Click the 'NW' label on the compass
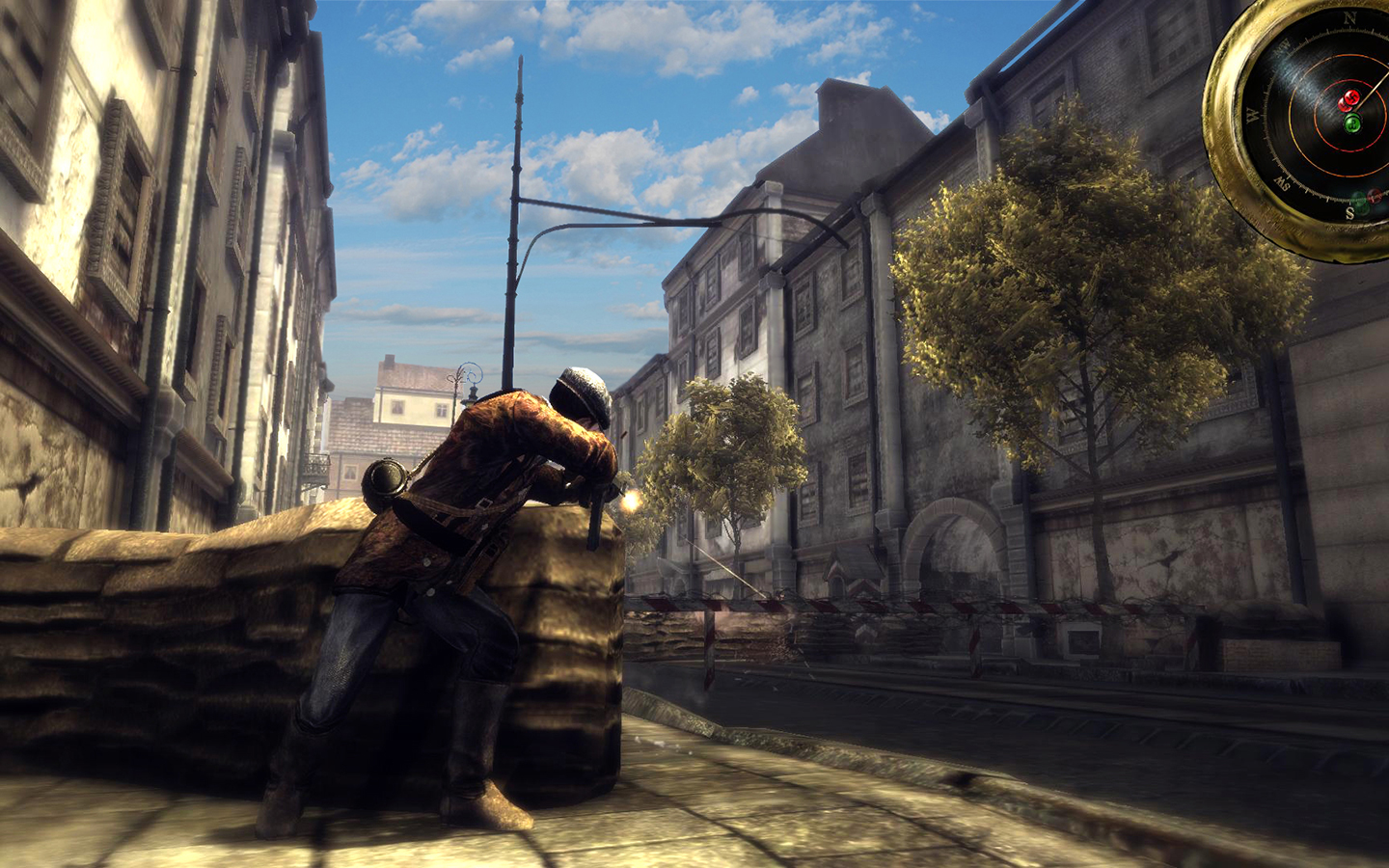 [1283, 45]
